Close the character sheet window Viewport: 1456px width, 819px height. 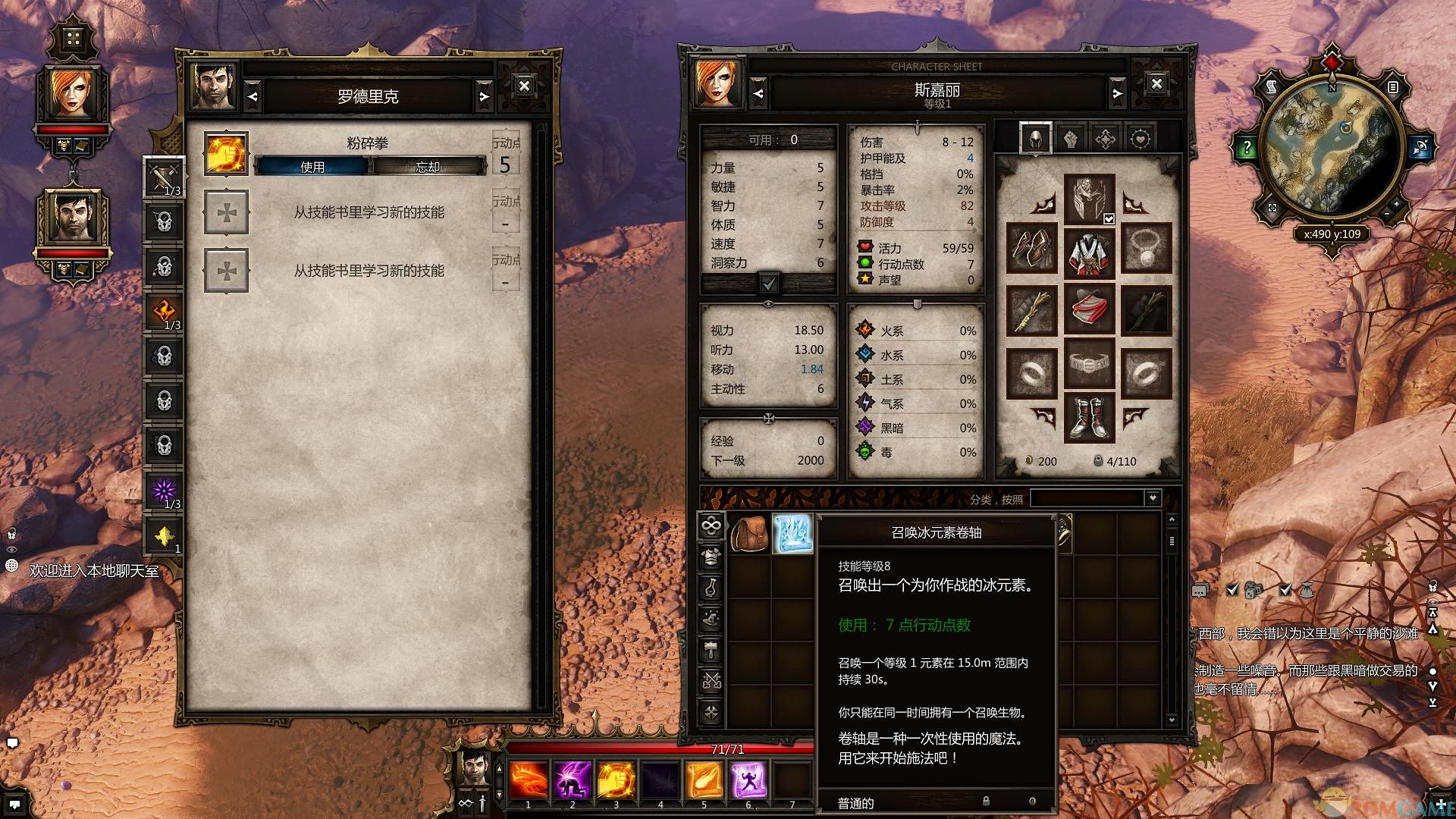coord(1156,84)
